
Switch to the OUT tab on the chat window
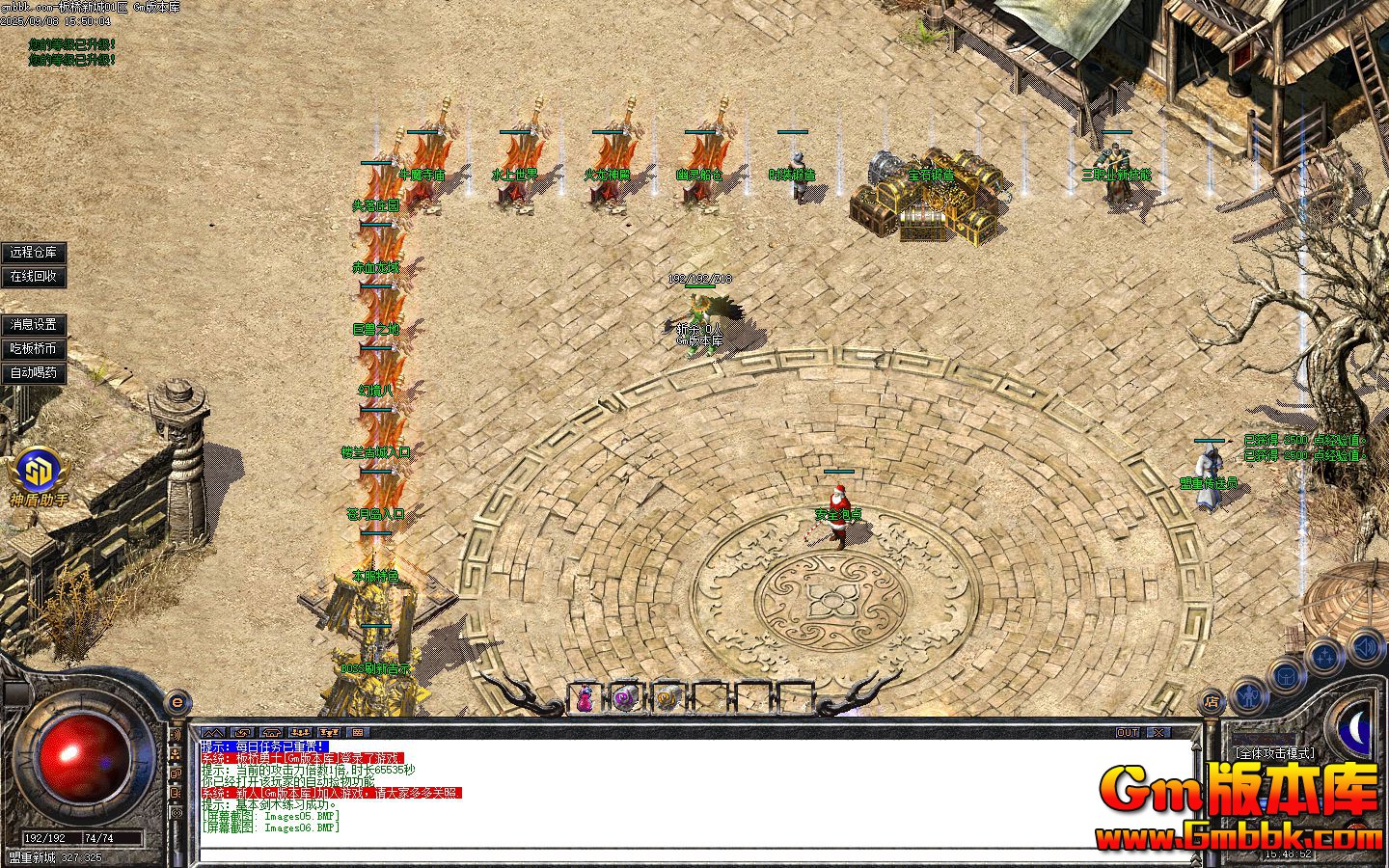click(x=1129, y=732)
